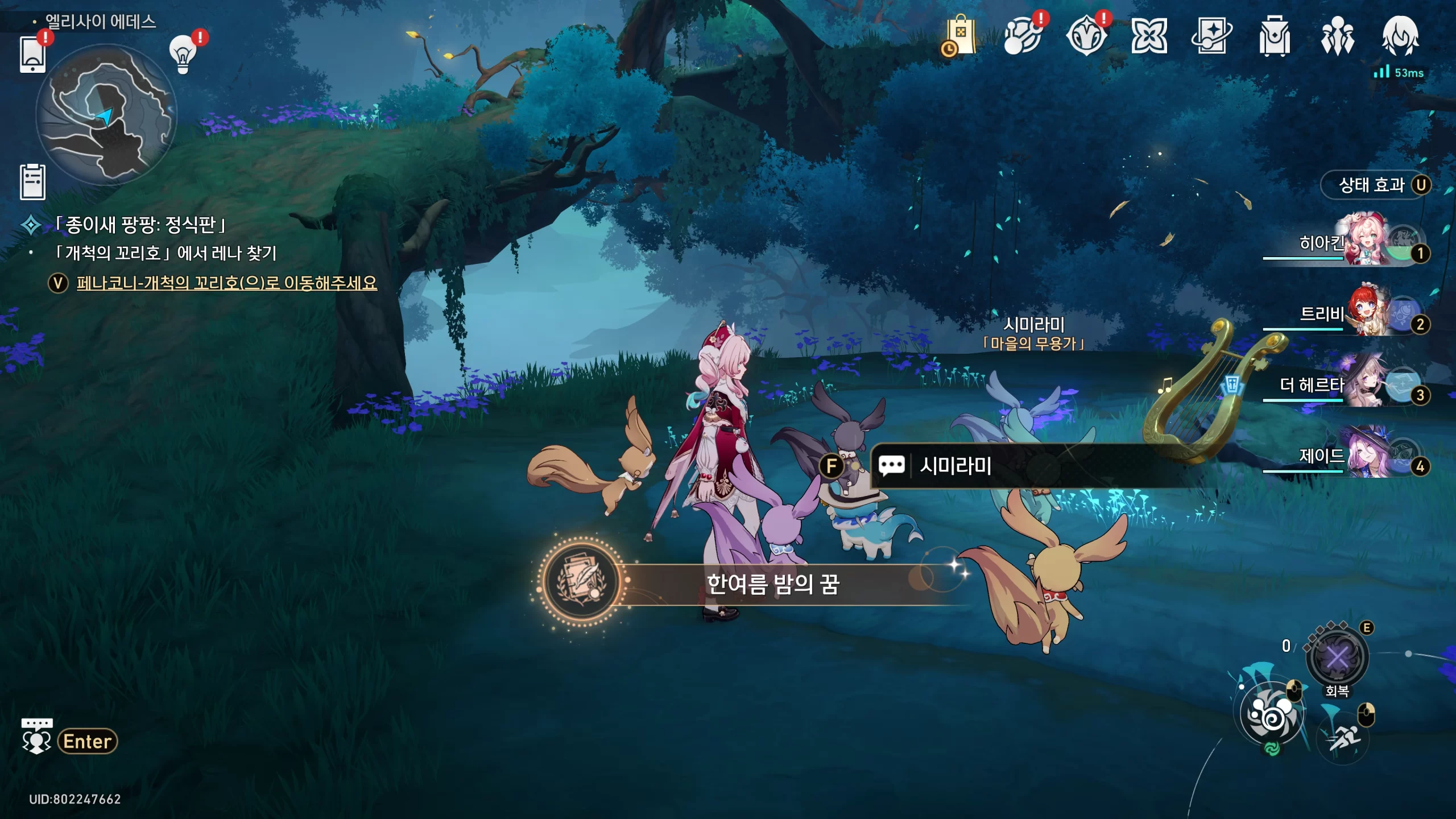Open the character profile head icon

point(1400,36)
